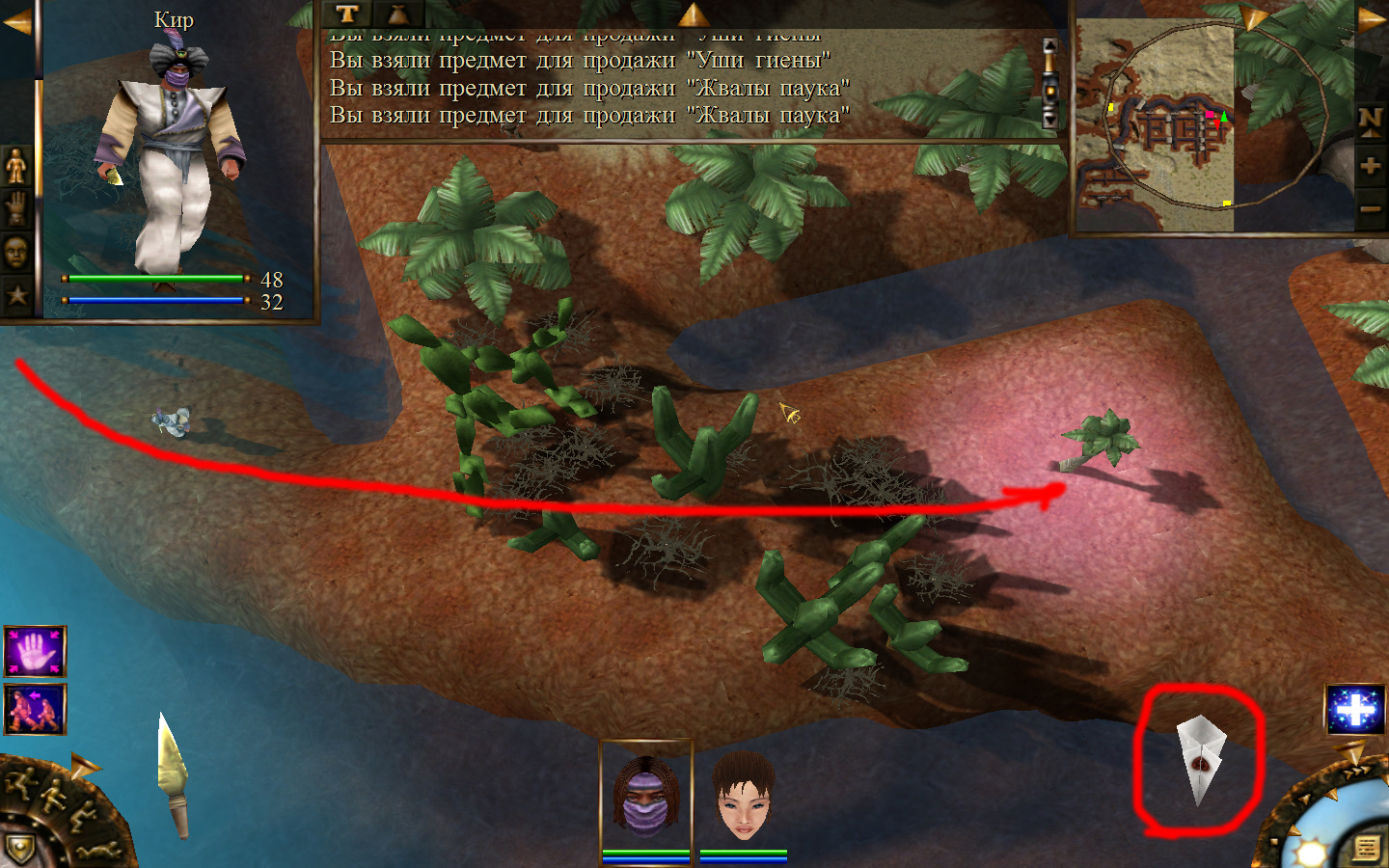Open the face mask panel button
This screenshot has width=1389, height=868.
[x=16, y=253]
